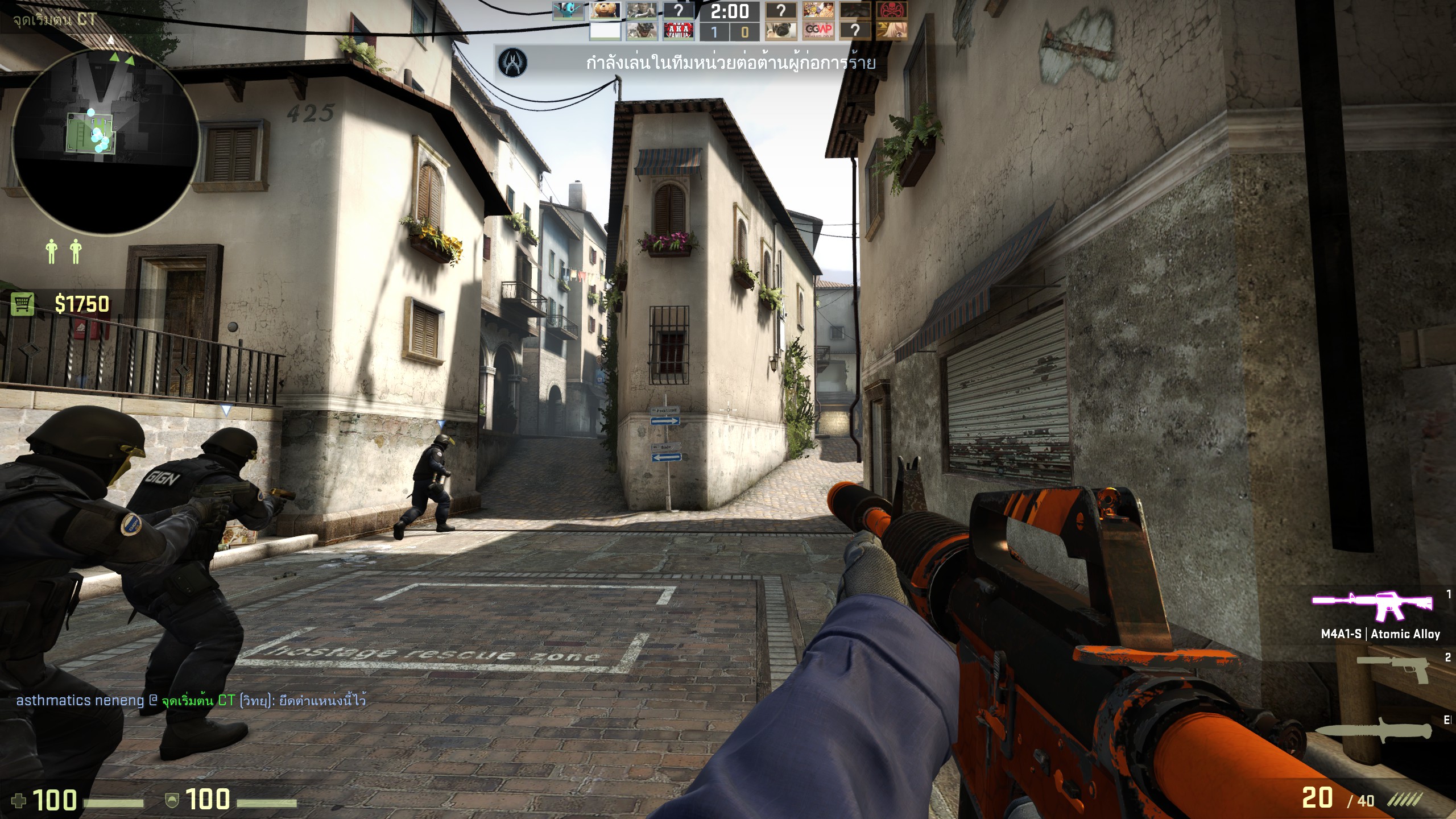Image resolution: width=1456 pixels, height=819 pixels.
Task: Select the pug dog player avatar
Action: click(780, 31)
